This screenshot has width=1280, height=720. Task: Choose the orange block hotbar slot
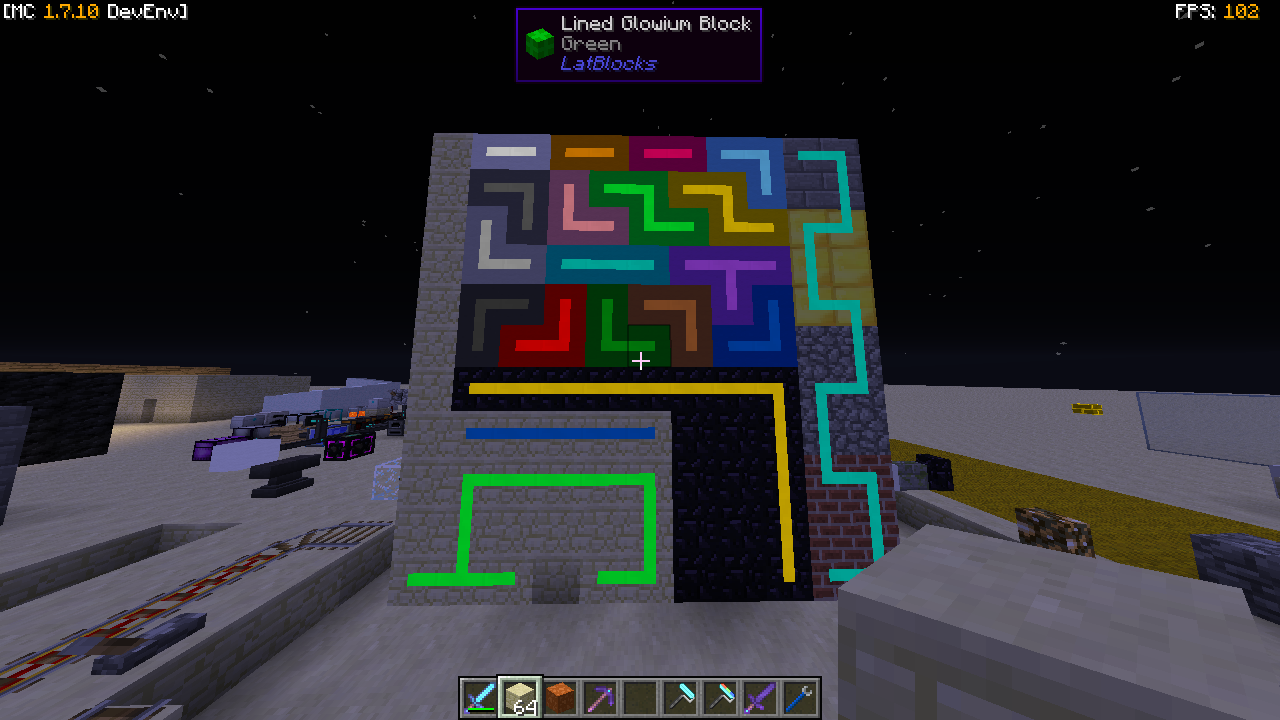[560, 697]
